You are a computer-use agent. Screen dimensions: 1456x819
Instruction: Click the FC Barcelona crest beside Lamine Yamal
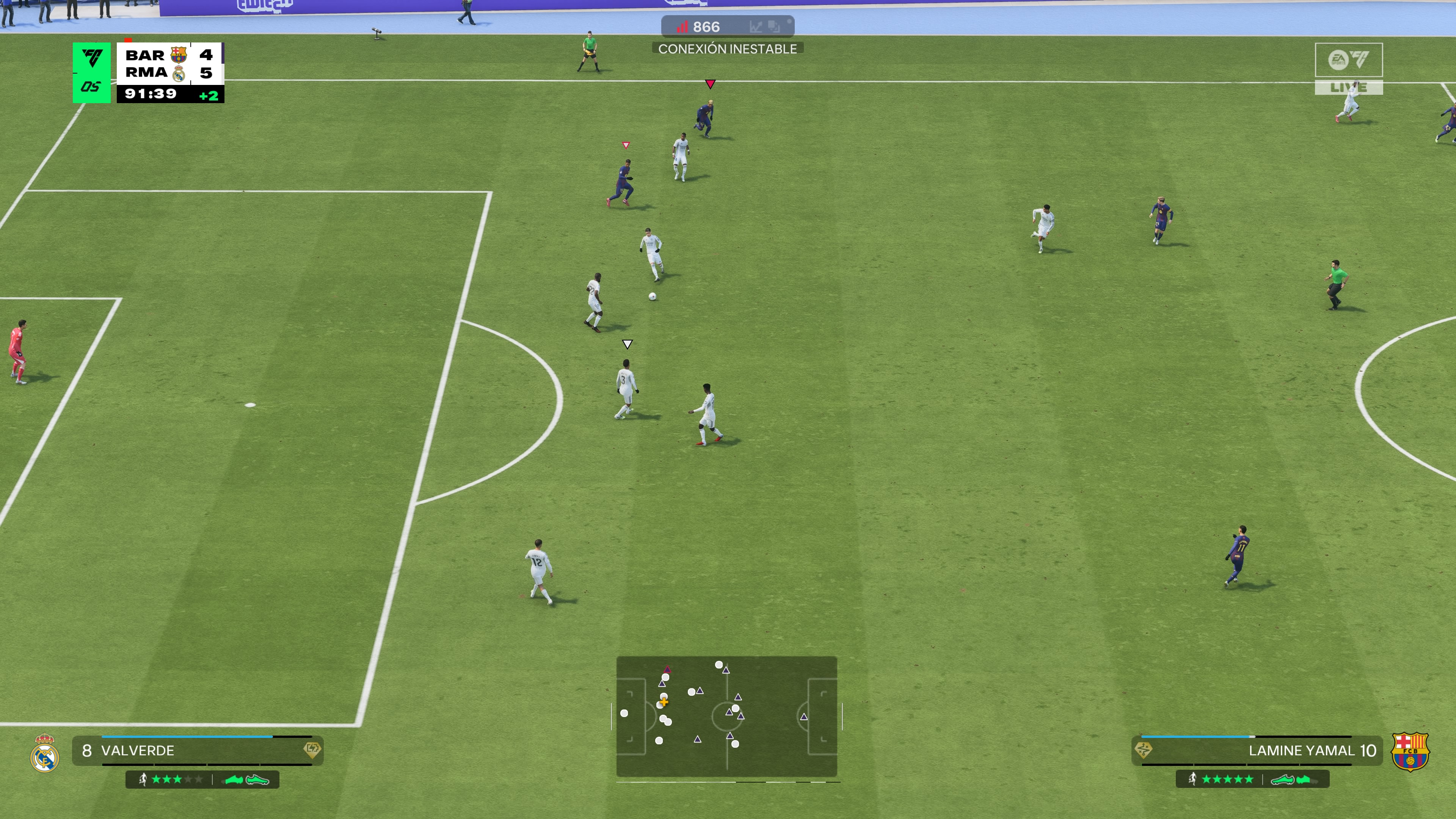pyautogui.click(x=1410, y=752)
